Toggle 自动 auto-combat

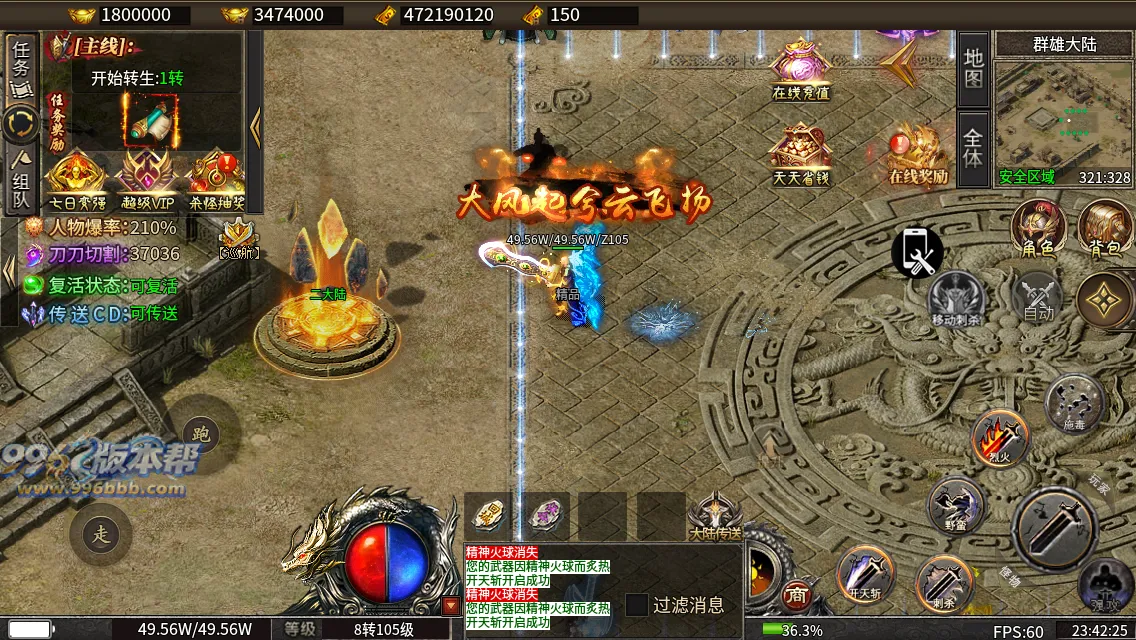click(x=1038, y=298)
